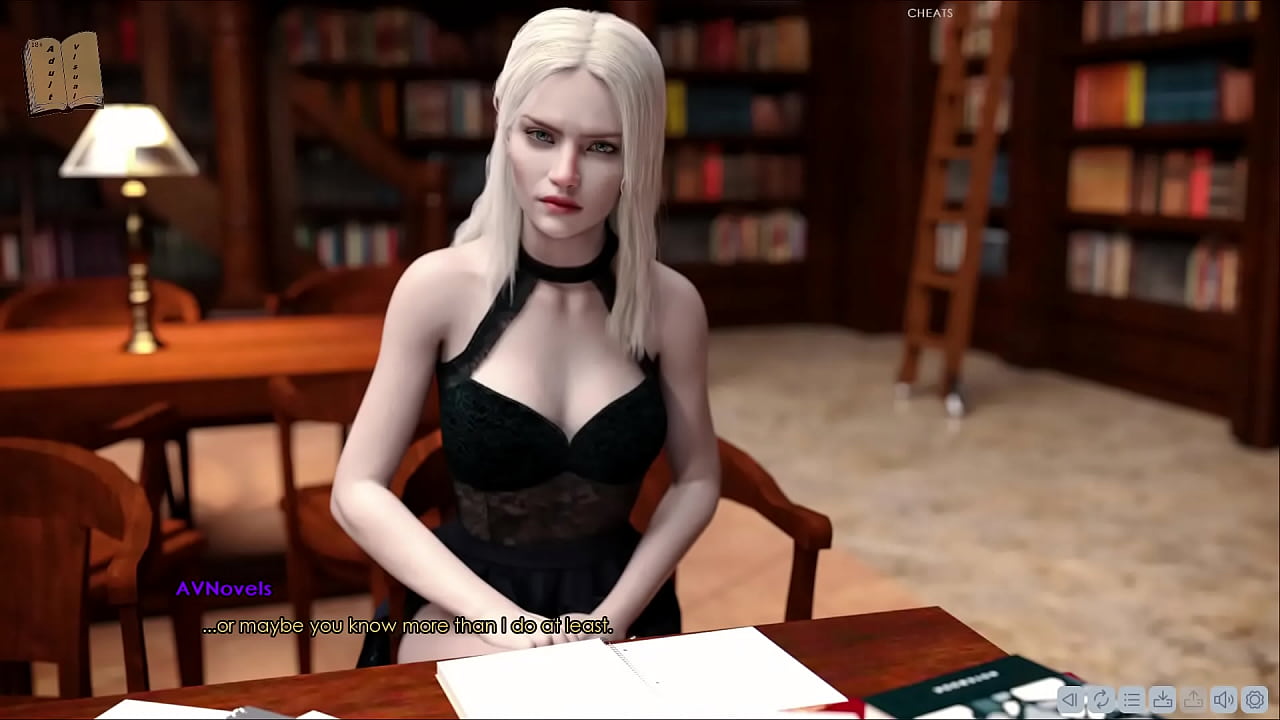The width and height of the screenshot is (1280, 720).
Task: Open the quick menu preferences screen
Action: [x=1254, y=700]
